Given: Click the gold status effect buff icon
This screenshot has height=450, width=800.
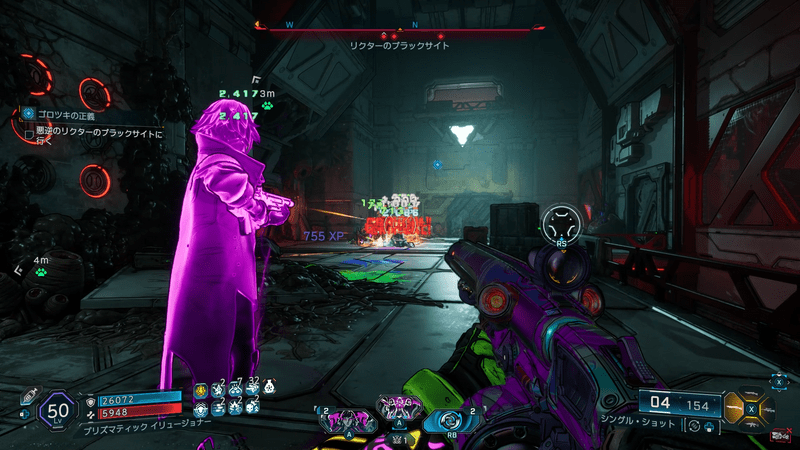Looking at the screenshot, I should 200,391.
